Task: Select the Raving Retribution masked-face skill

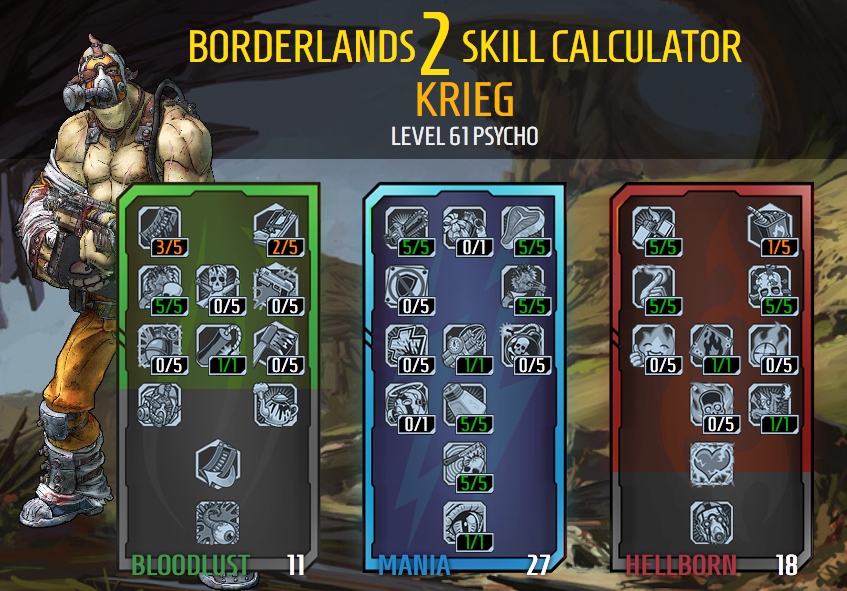Action: coord(711,521)
